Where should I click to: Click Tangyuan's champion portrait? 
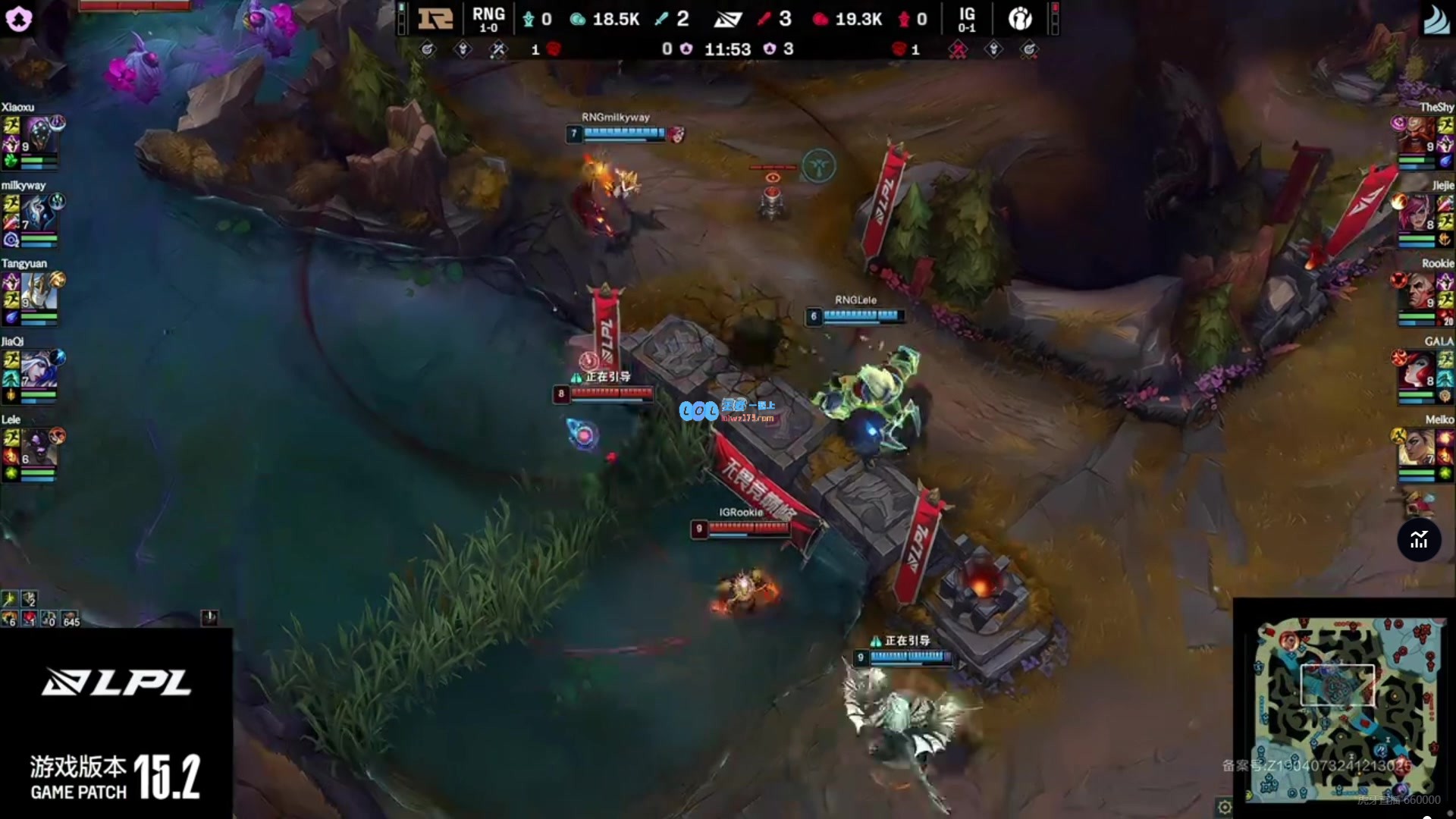[38, 292]
